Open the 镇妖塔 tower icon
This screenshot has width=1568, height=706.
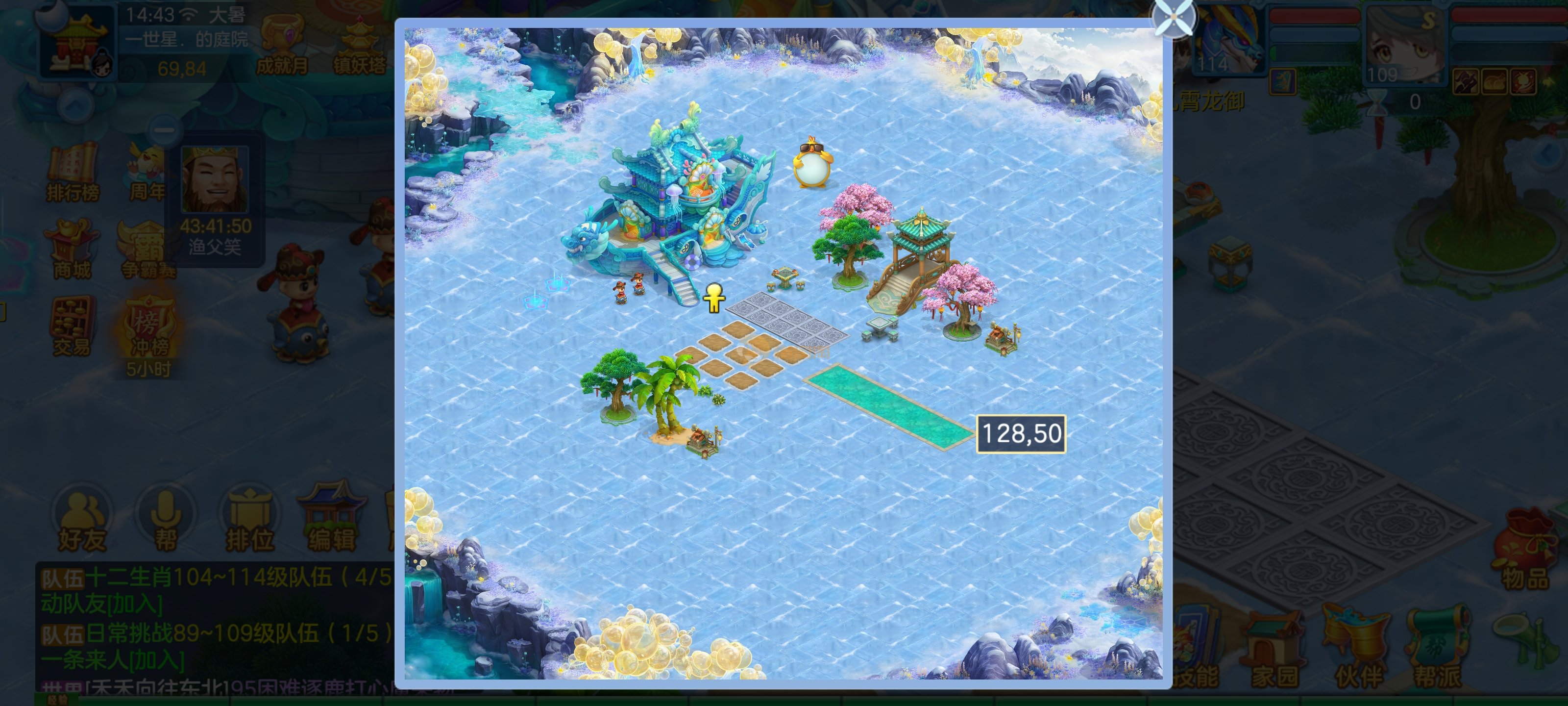tap(359, 46)
